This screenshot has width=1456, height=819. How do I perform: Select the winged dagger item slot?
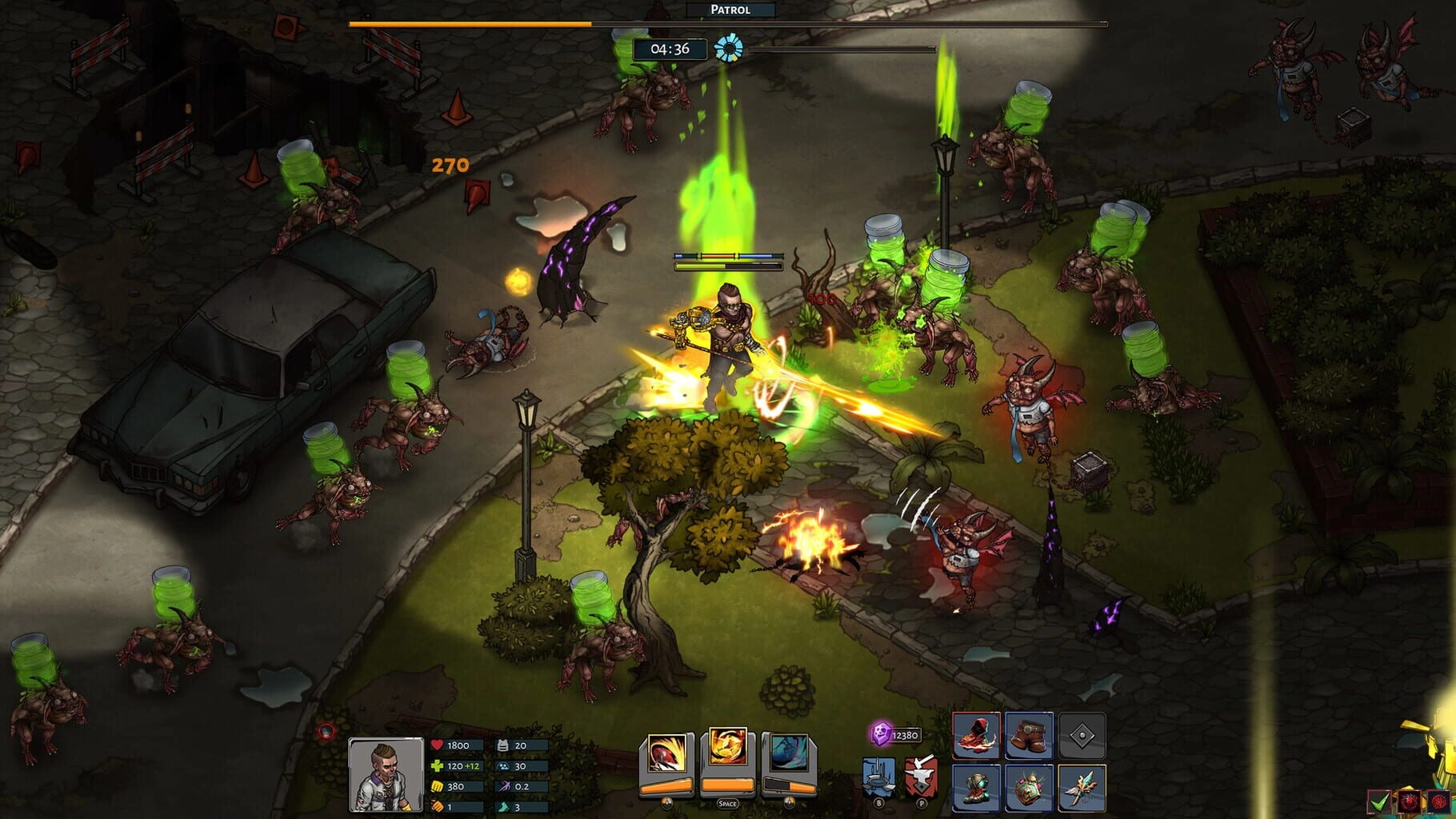1082,788
